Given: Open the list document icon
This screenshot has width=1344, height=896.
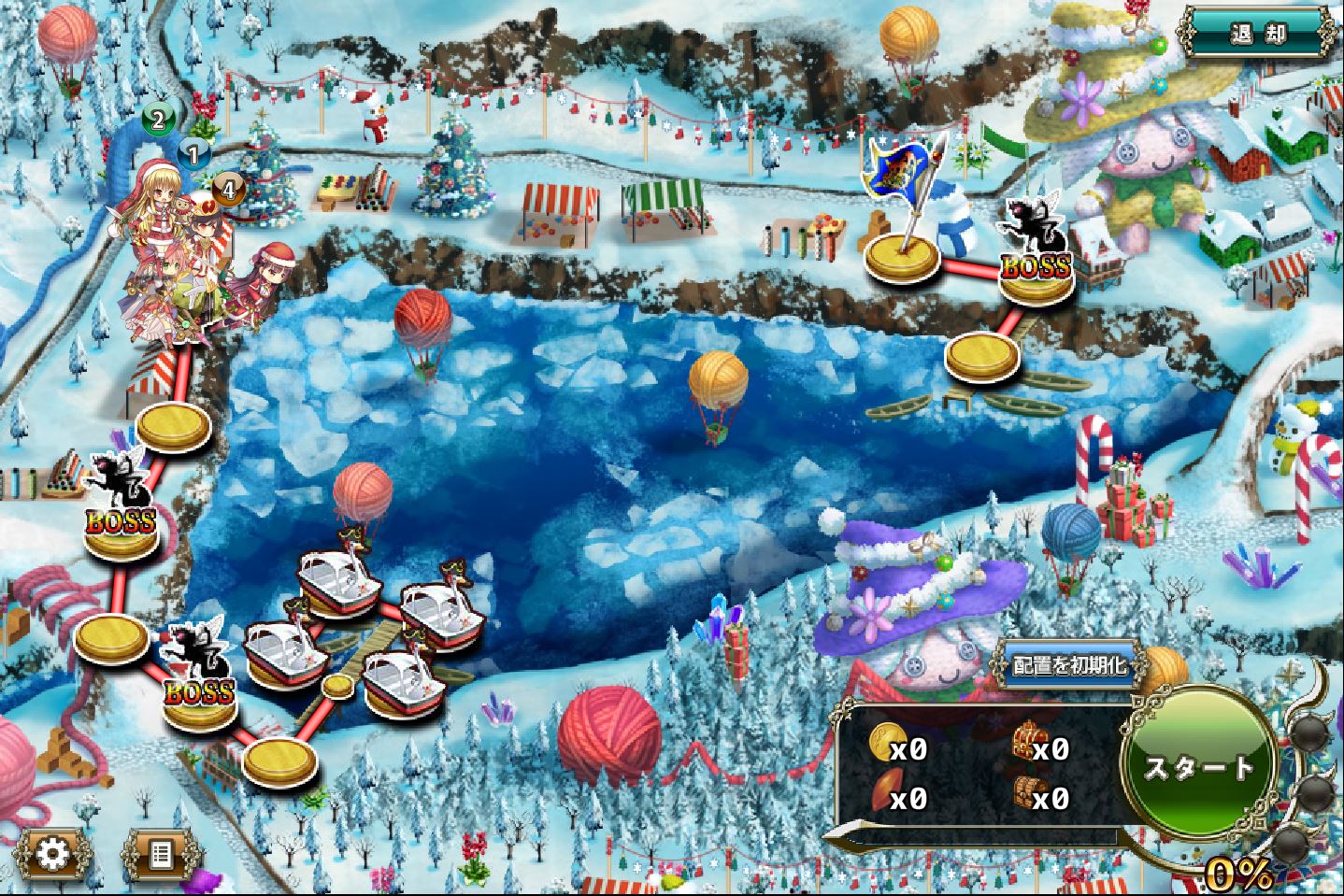Looking at the screenshot, I should coord(162,854).
